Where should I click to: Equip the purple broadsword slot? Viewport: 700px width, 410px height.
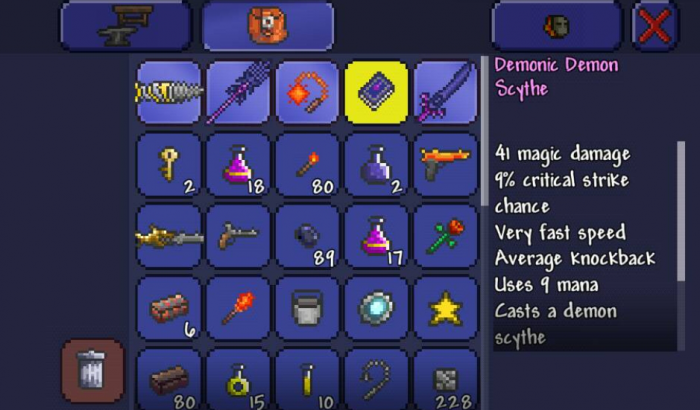pyautogui.click(x=446, y=92)
